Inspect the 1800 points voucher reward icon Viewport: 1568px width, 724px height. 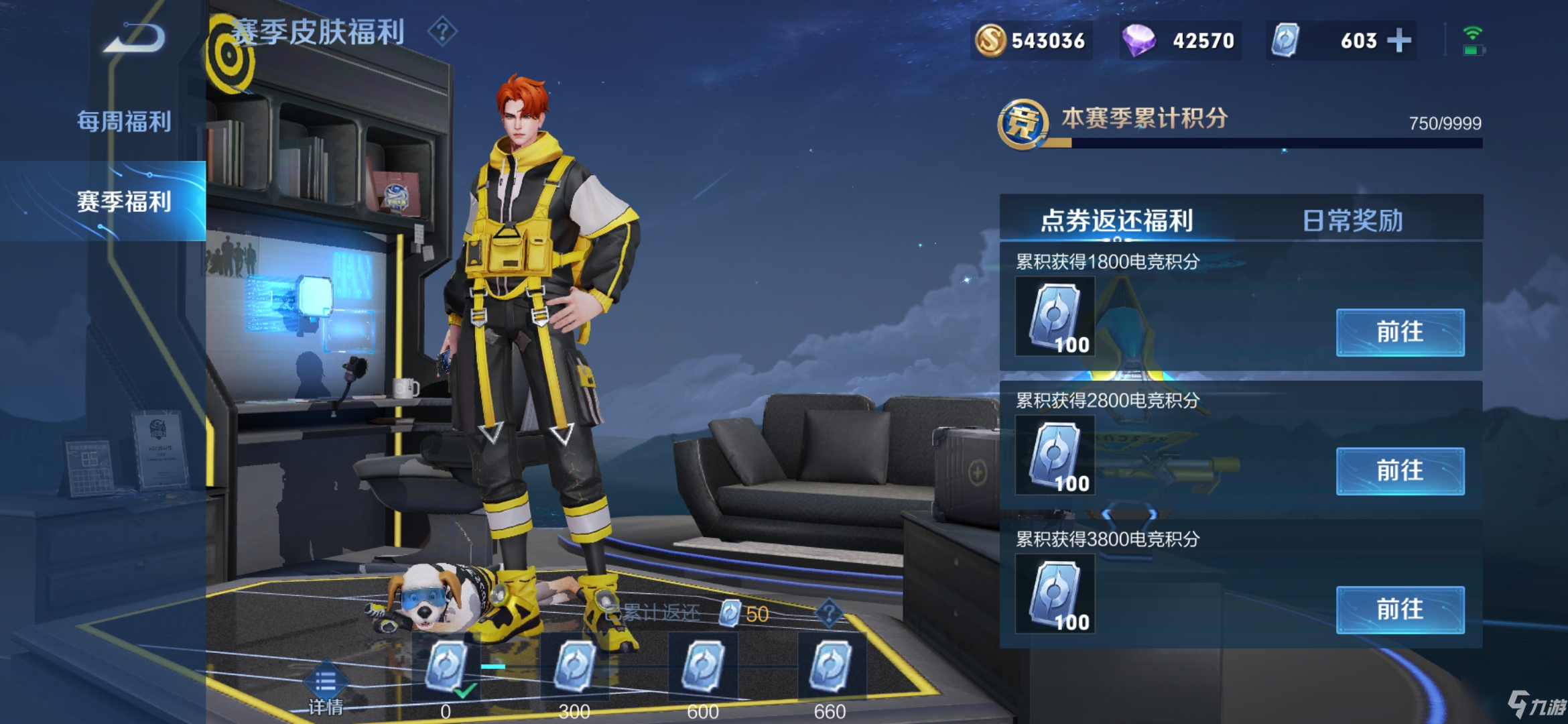1055,316
